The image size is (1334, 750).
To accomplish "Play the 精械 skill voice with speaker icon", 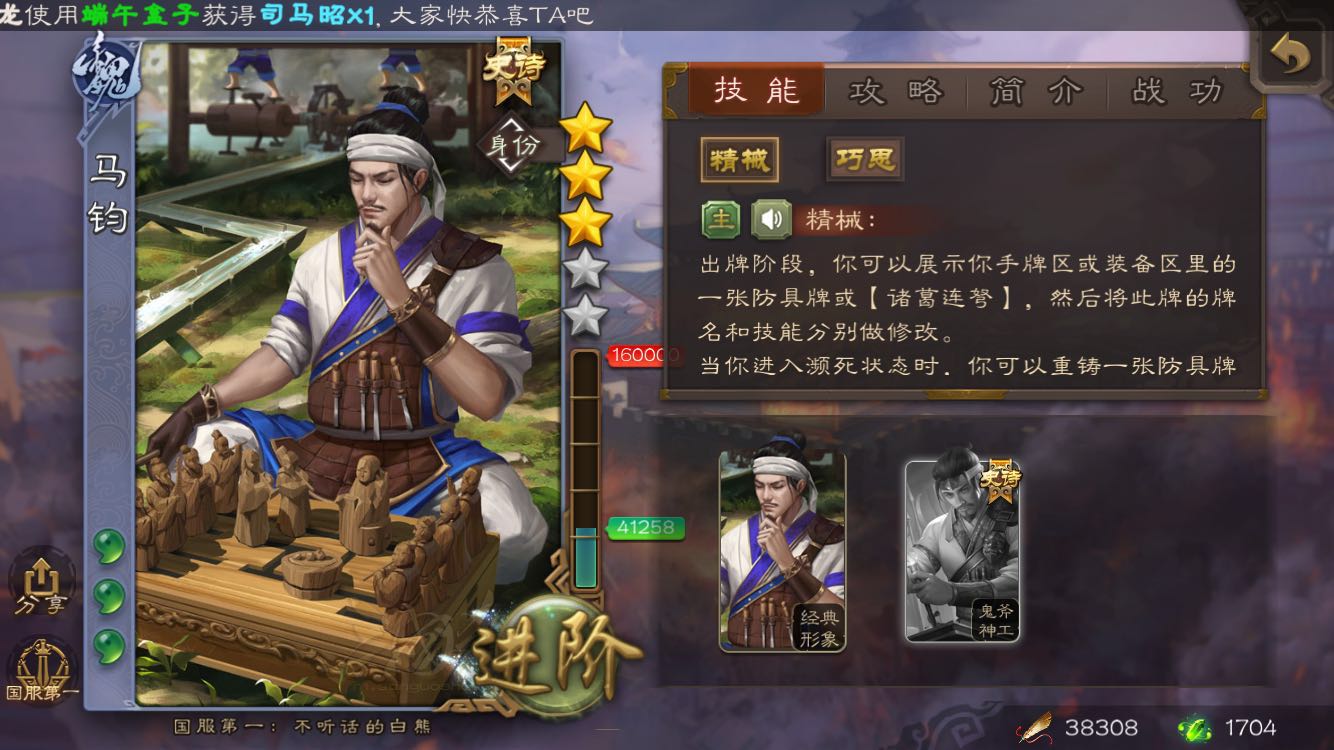I will (770, 220).
